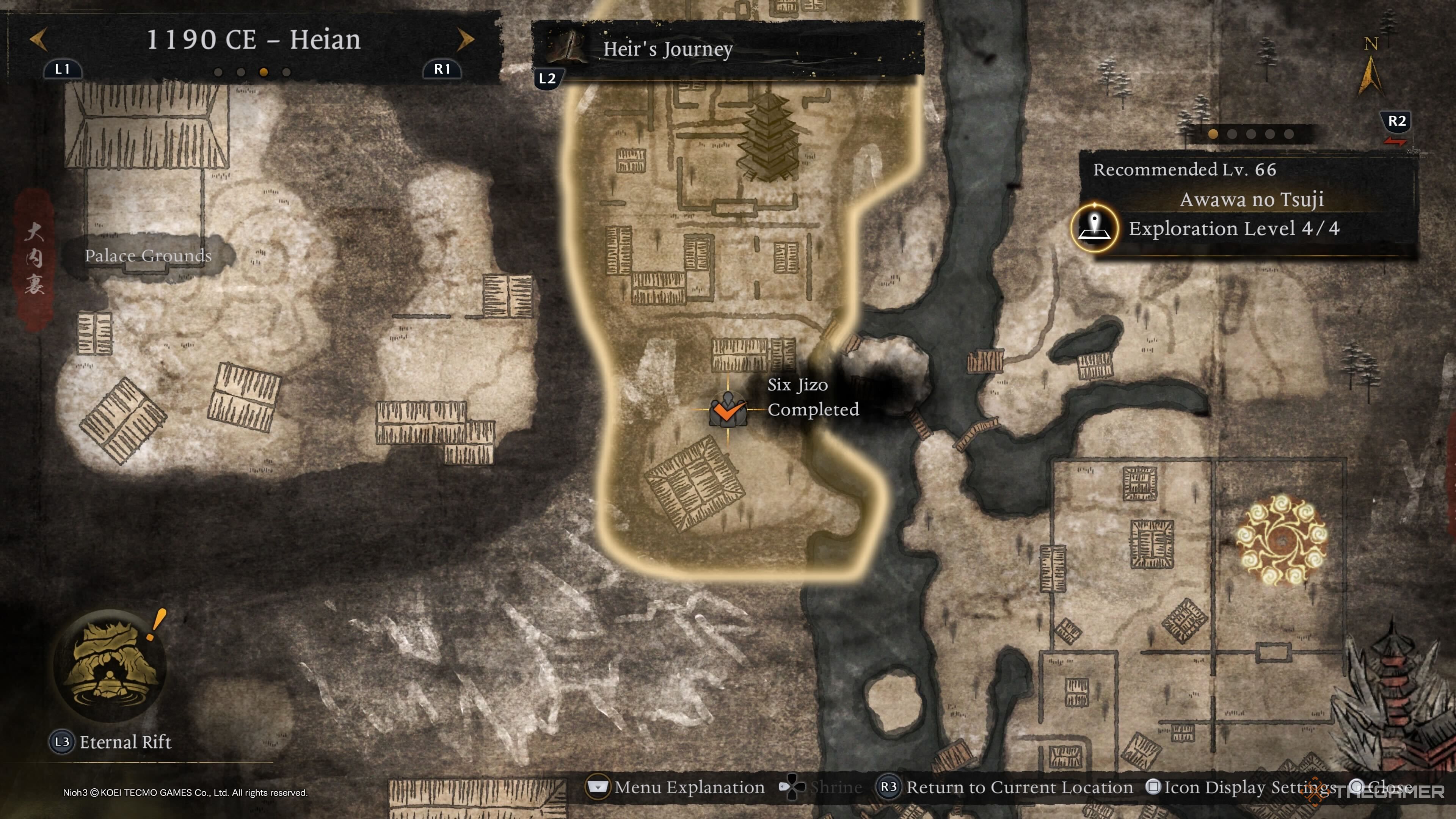This screenshot has height=819, width=1456.
Task: Advance to the next era with the right arrow
Action: click(x=465, y=39)
